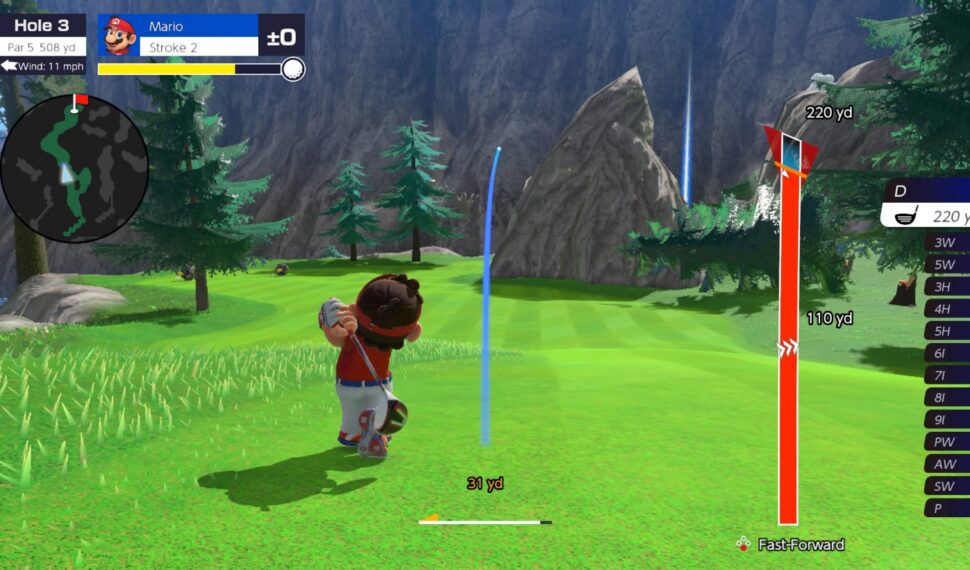Pick the 9I iron

point(946,419)
